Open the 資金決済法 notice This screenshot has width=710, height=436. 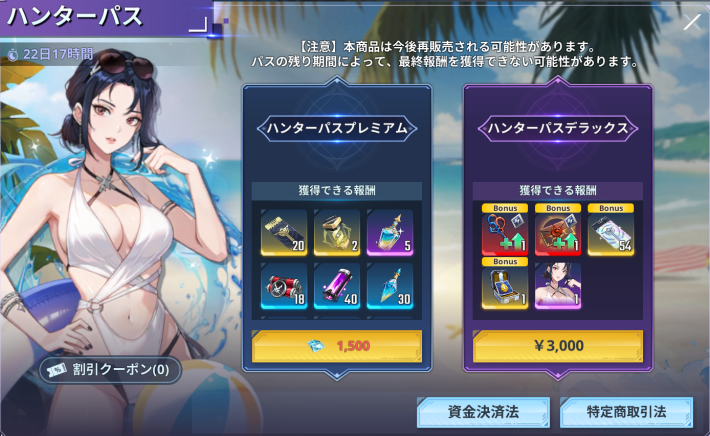click(483, 412)
